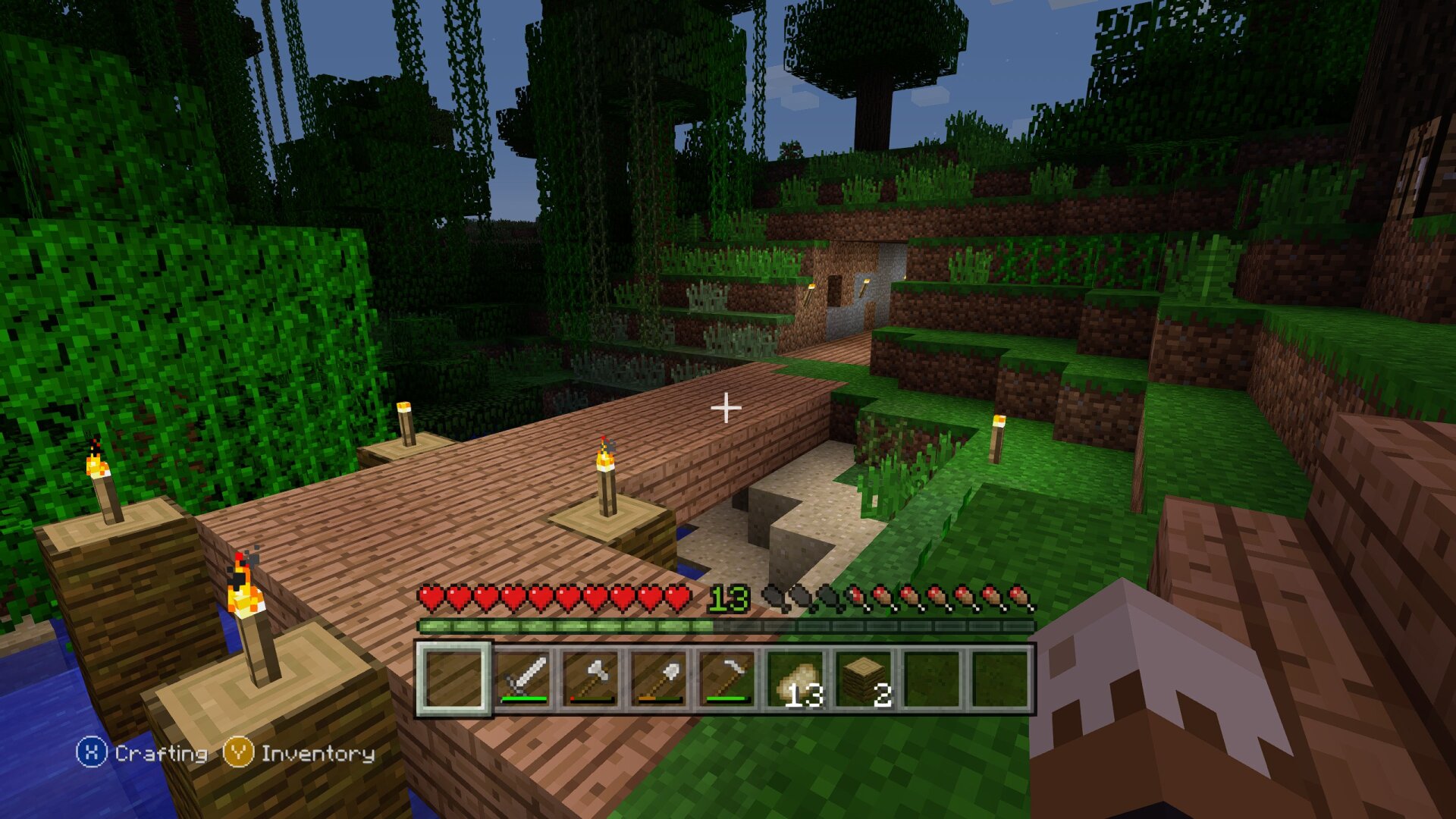Select the bread stack of 13

coord(795,678)
